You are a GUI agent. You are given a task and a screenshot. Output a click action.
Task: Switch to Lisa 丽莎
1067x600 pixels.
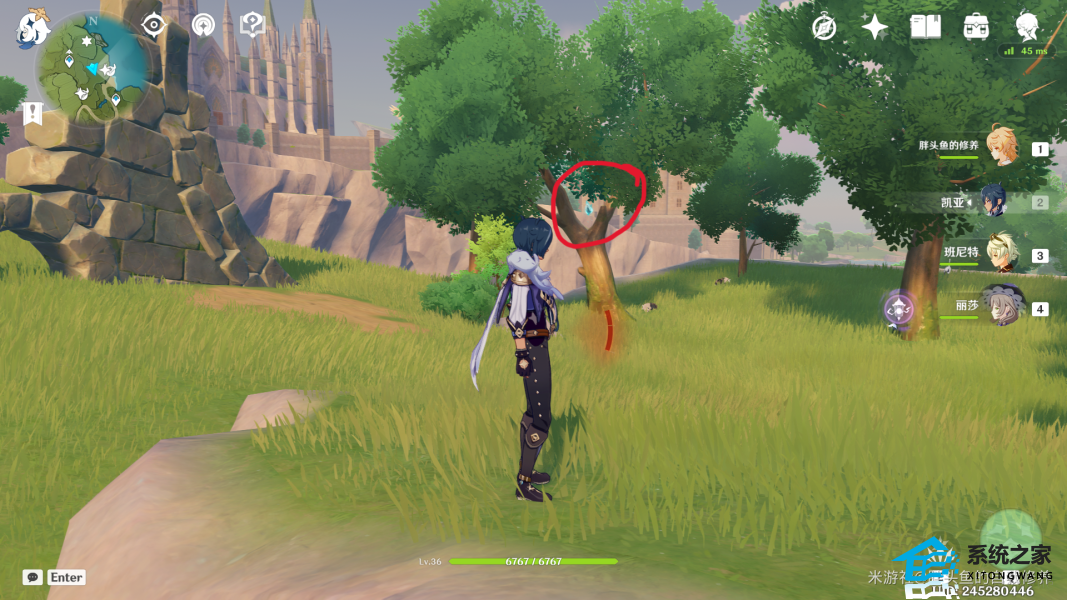pyautogui.click(x=1001, y=306)
